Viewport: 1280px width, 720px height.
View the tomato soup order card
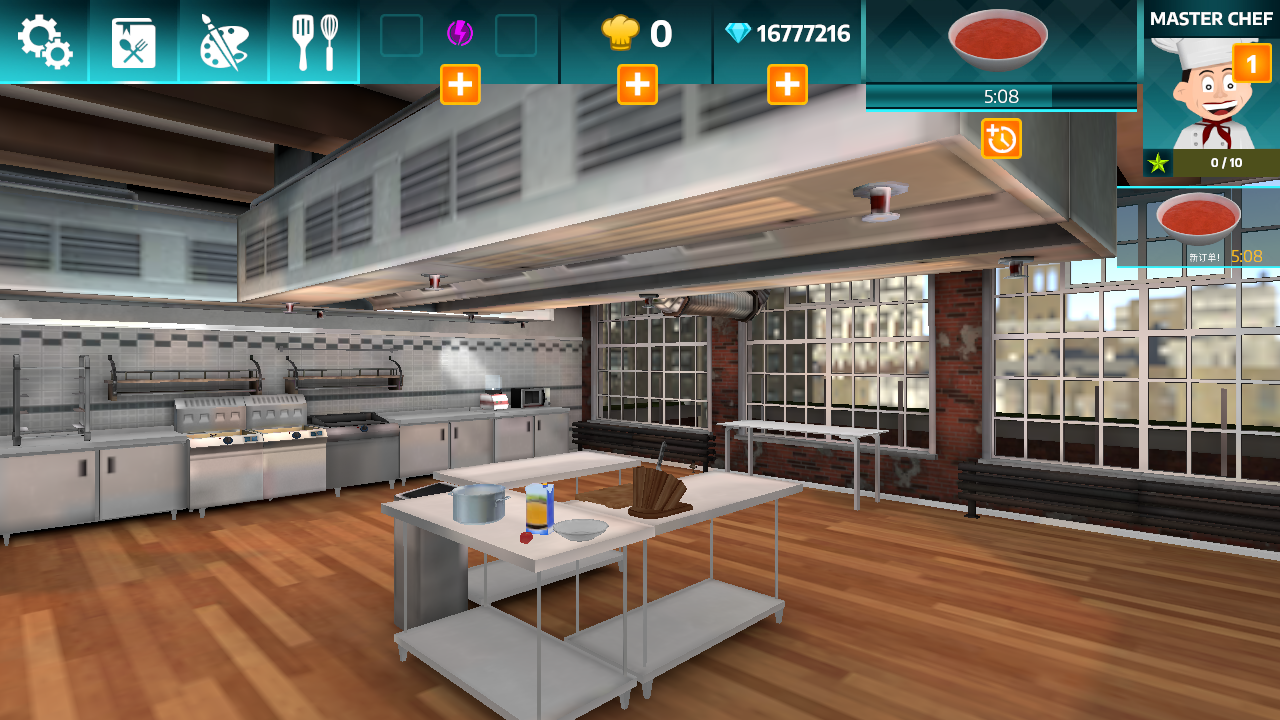click(1000, 38)
